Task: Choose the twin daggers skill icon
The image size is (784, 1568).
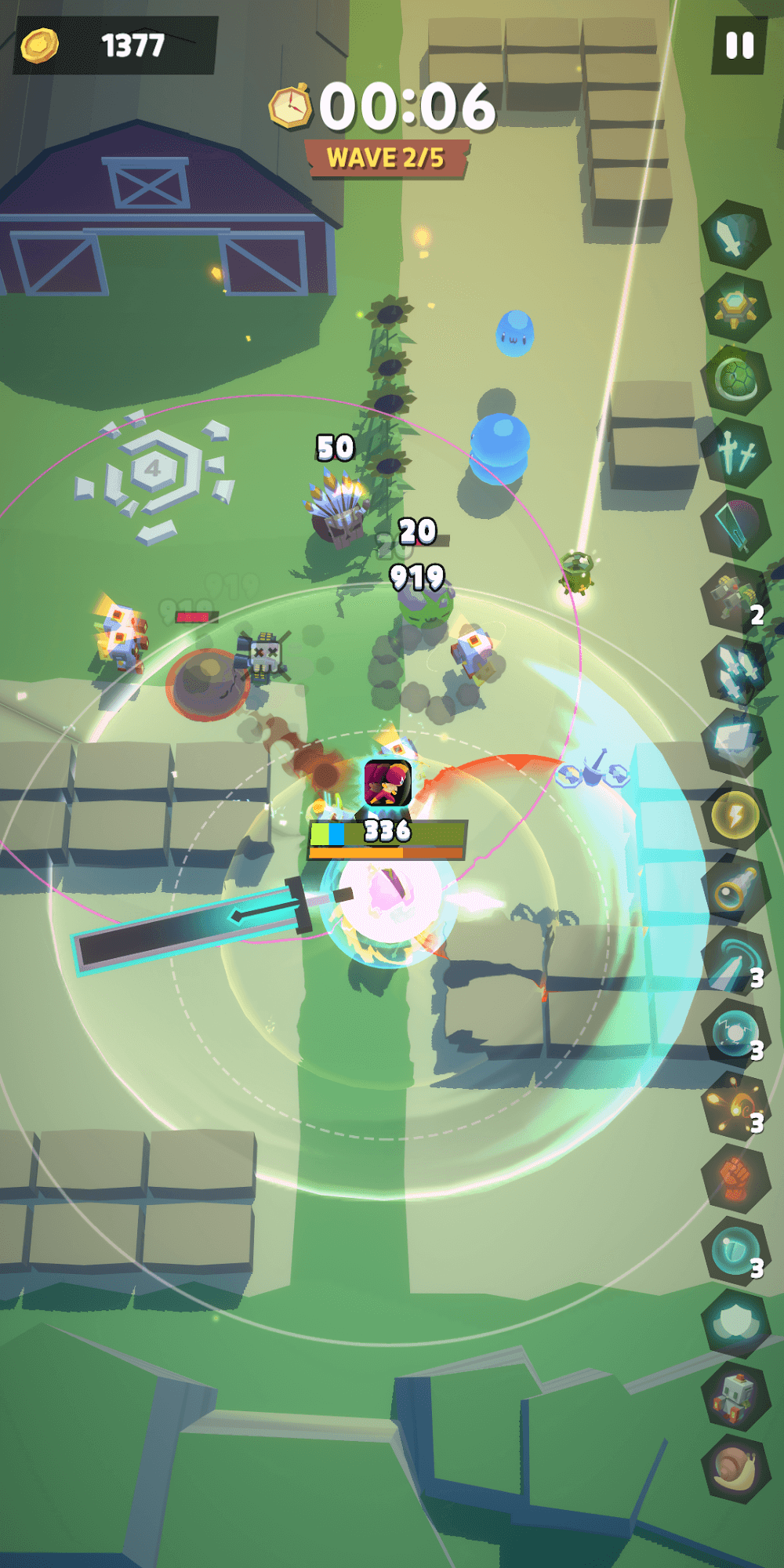Action: click(x=735, y=453)
